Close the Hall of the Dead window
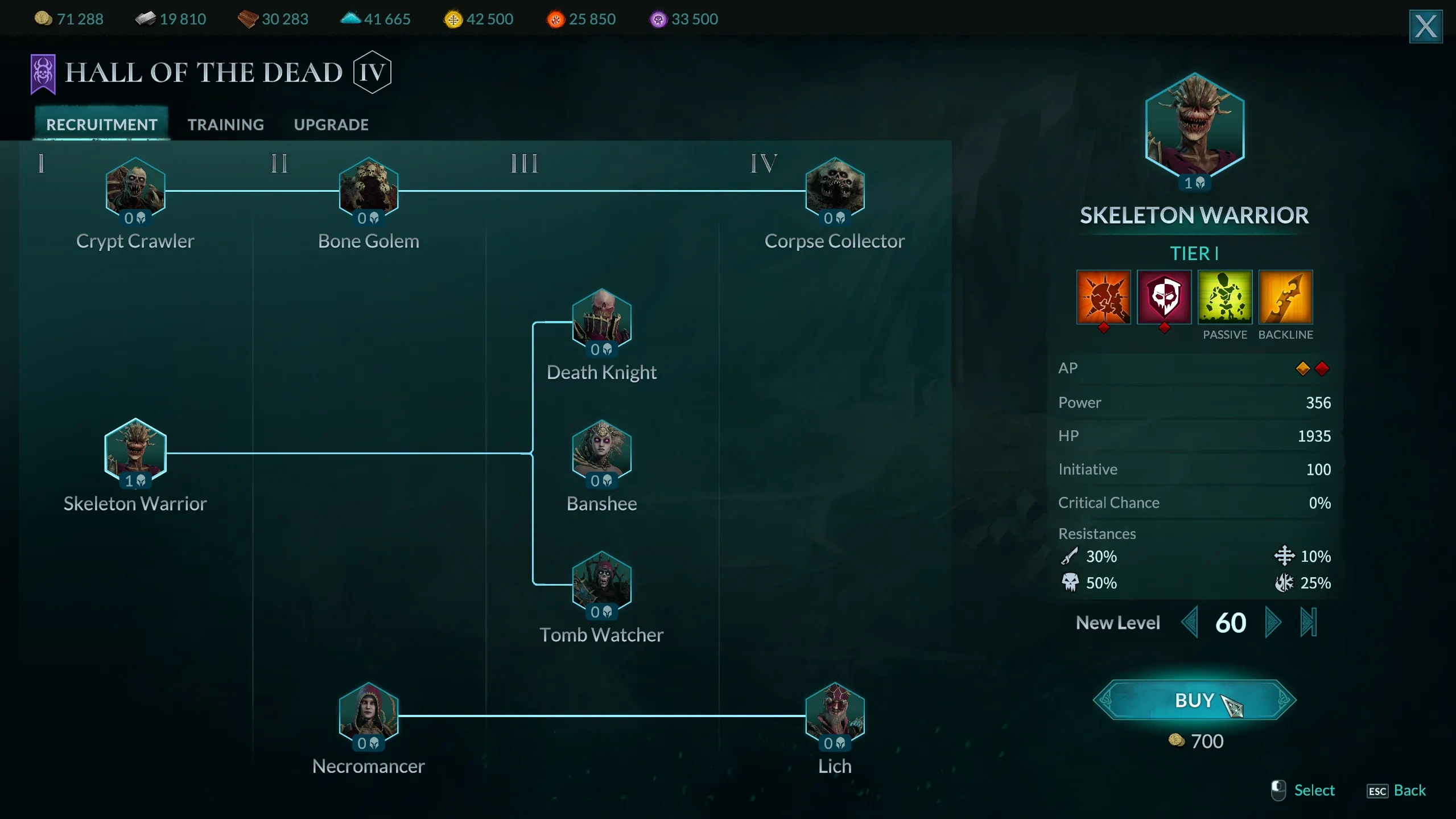1456x819 pixels. click(x=1425, y=26)
